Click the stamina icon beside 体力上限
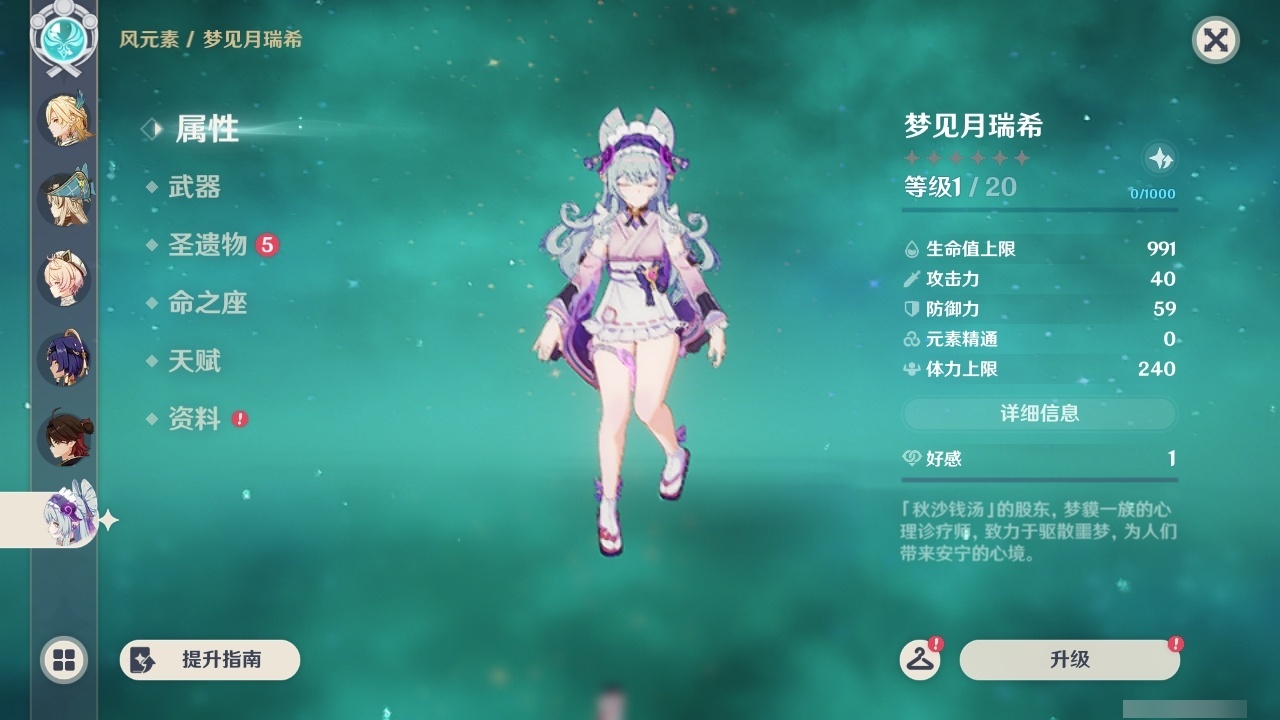 point(911,369)
